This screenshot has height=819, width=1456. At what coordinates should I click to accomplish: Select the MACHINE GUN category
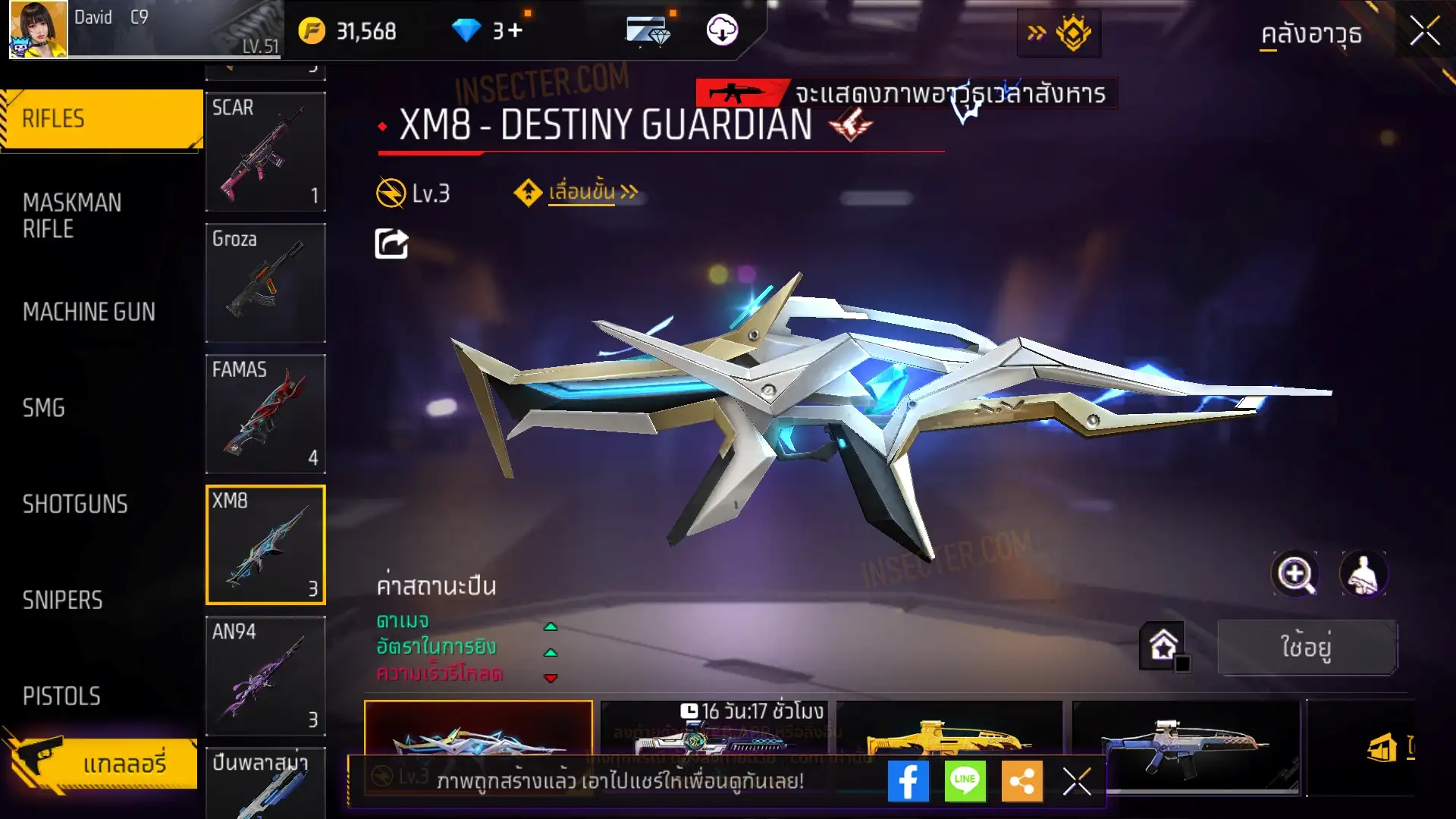(89, 312)
